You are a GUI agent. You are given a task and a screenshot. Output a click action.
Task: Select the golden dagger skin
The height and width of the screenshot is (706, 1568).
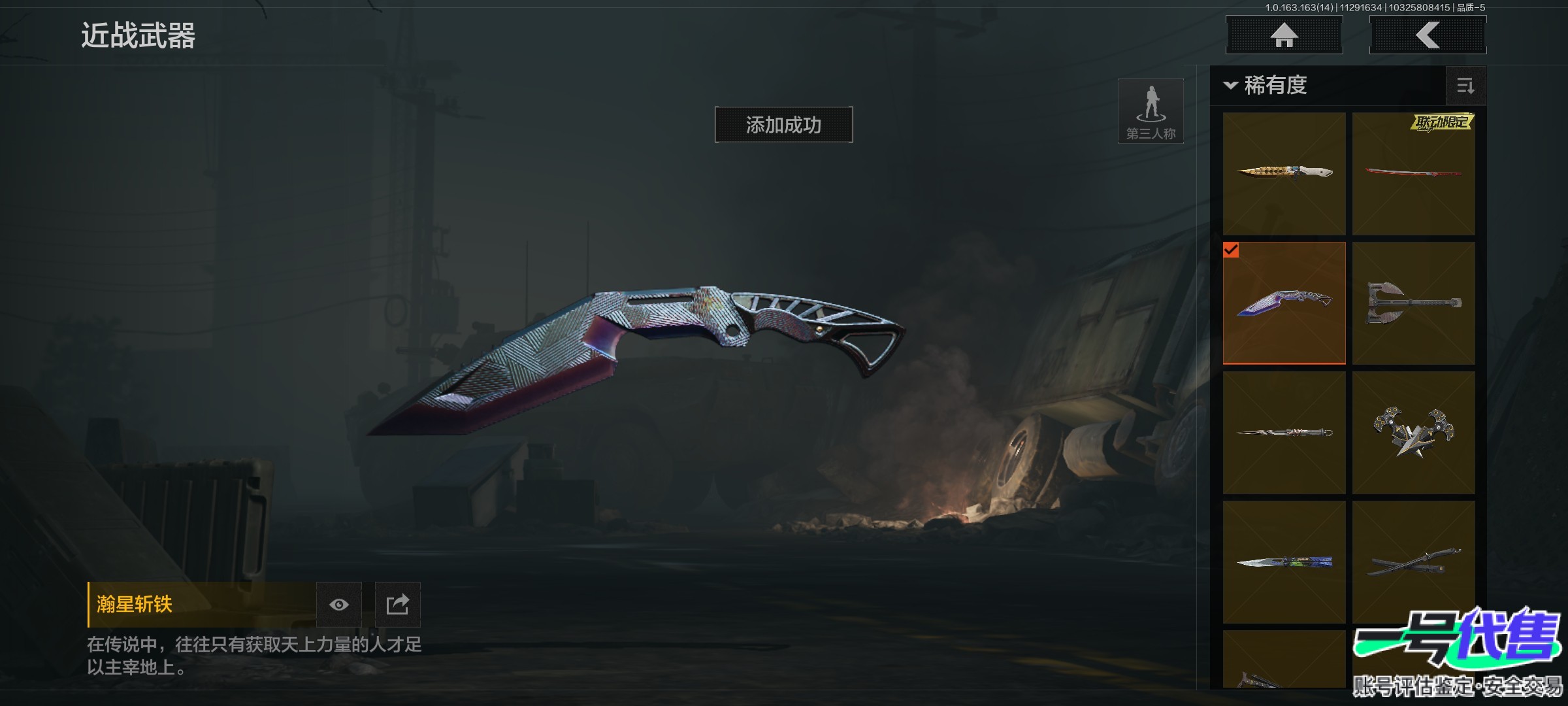tap(1284, 173)
